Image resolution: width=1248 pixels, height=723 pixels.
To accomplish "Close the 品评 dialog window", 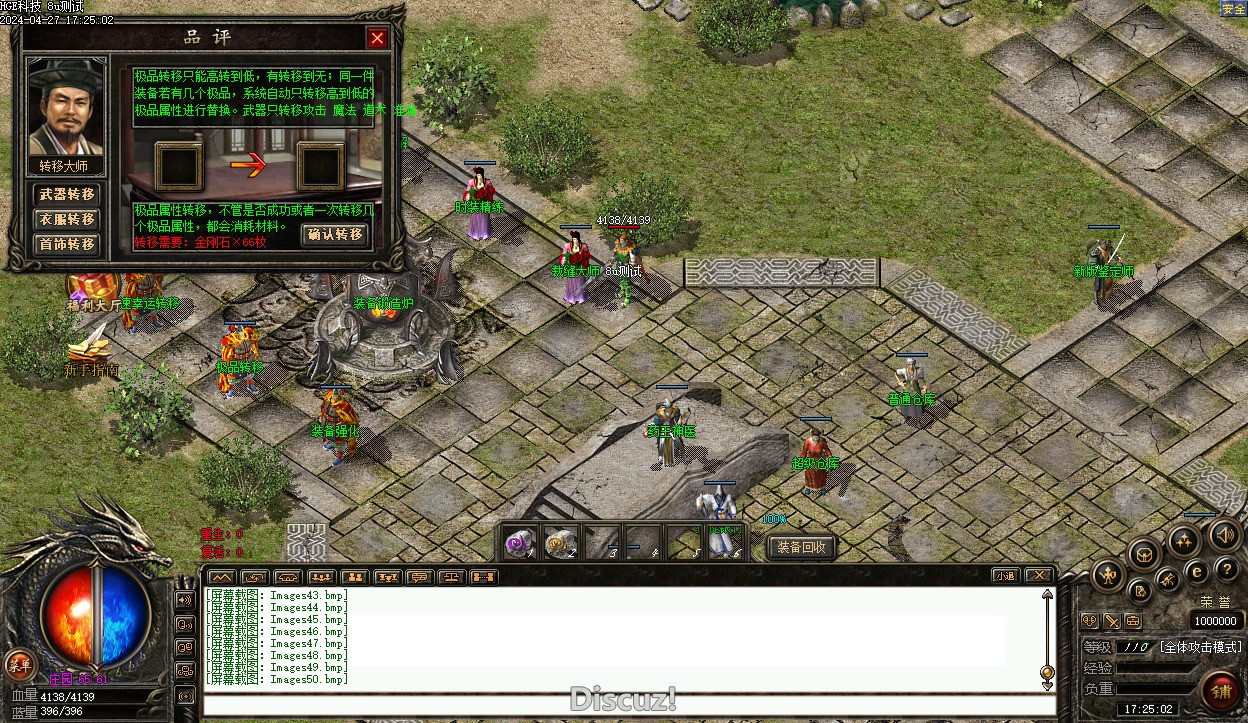I will point(377,38).
